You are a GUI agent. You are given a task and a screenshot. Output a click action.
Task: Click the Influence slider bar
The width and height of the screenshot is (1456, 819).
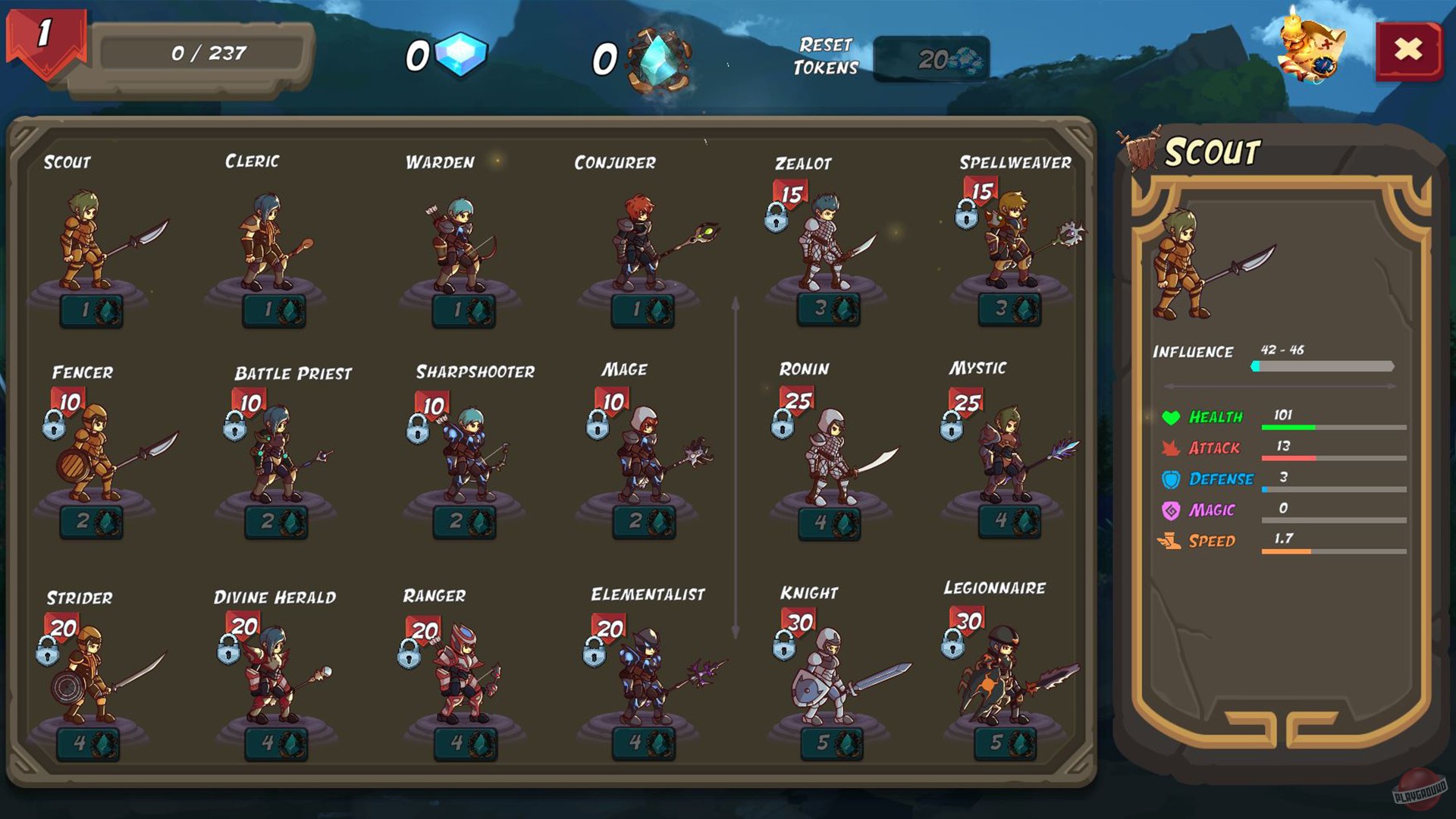[x=1323, y=365]
